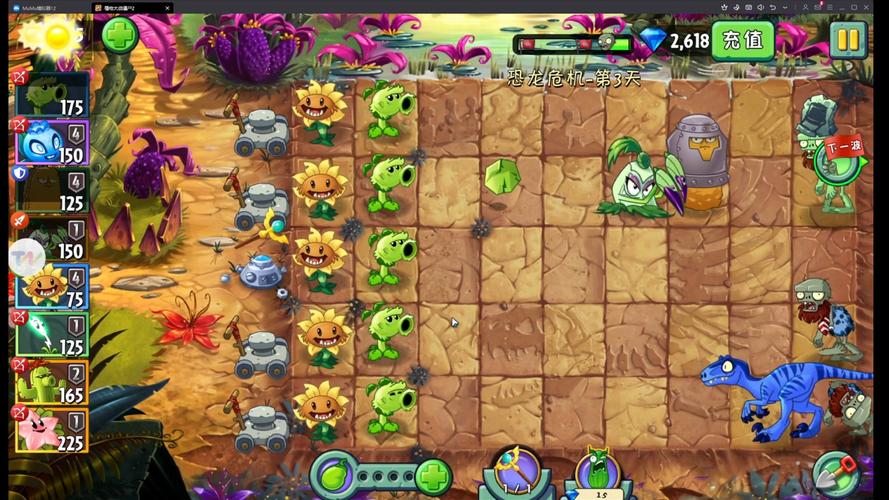Activate the Plant Food slot at bottom
The width and height of the screenshot is (889, 500).
tap(335, 474)
